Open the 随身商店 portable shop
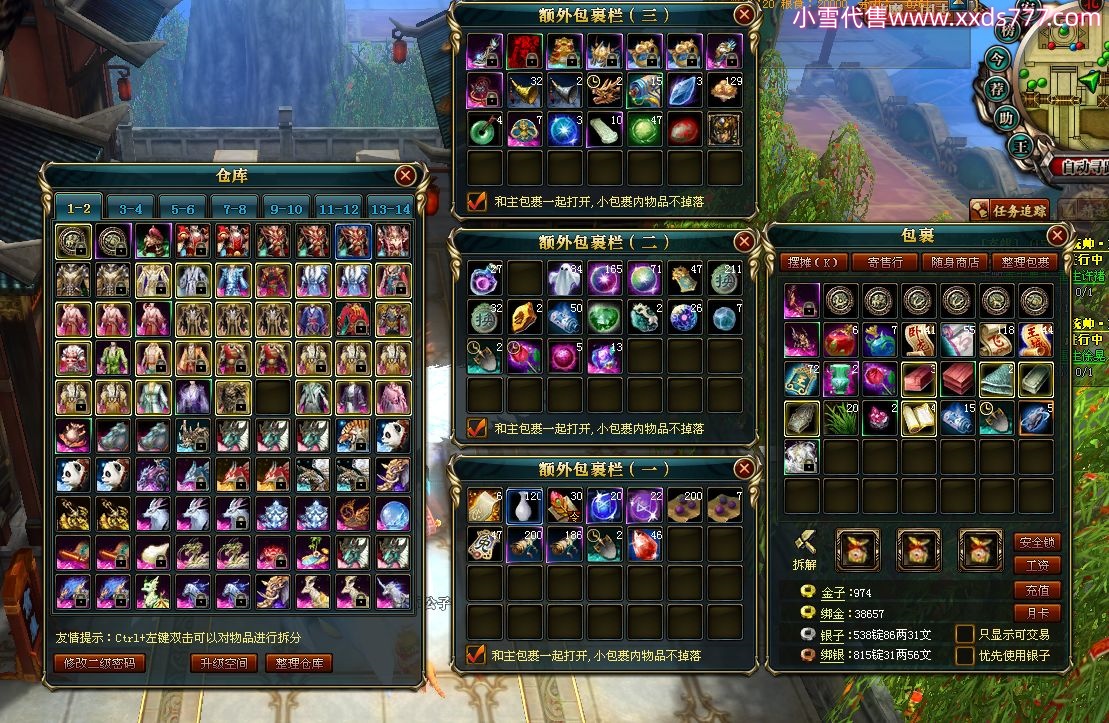The height and width of the screenshot is (723, 1109). 955,262
